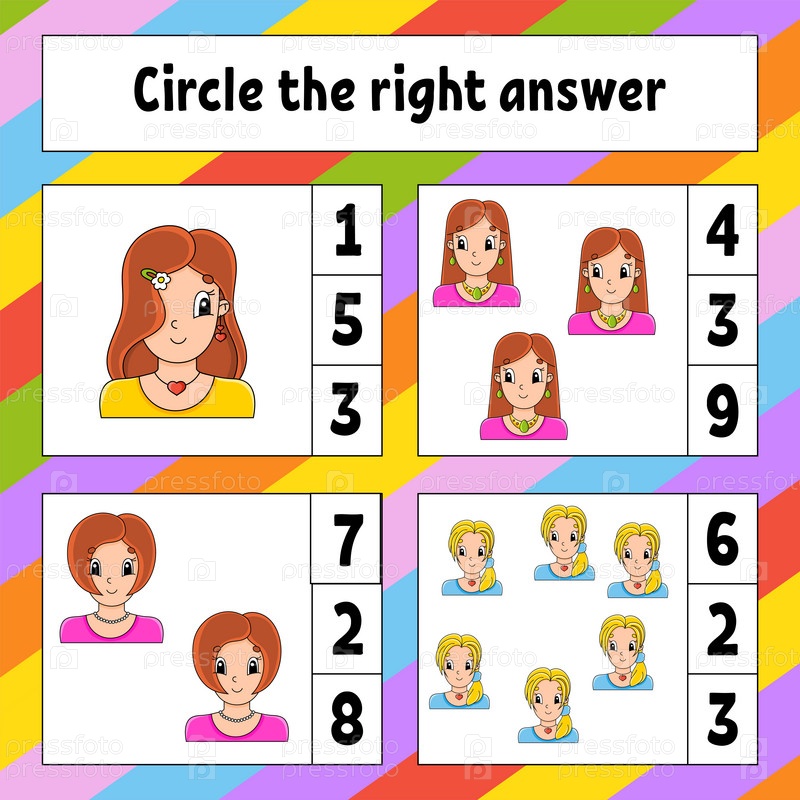Screen dimensions: 800x800
Task: Choose answer 7 for the short-haired girls
Action: [x=346, y=540]
